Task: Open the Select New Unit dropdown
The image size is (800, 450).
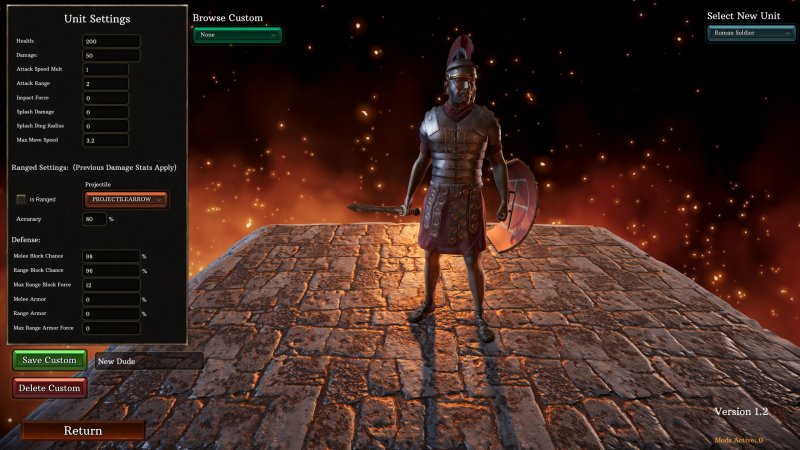Action: coord(751,33)
